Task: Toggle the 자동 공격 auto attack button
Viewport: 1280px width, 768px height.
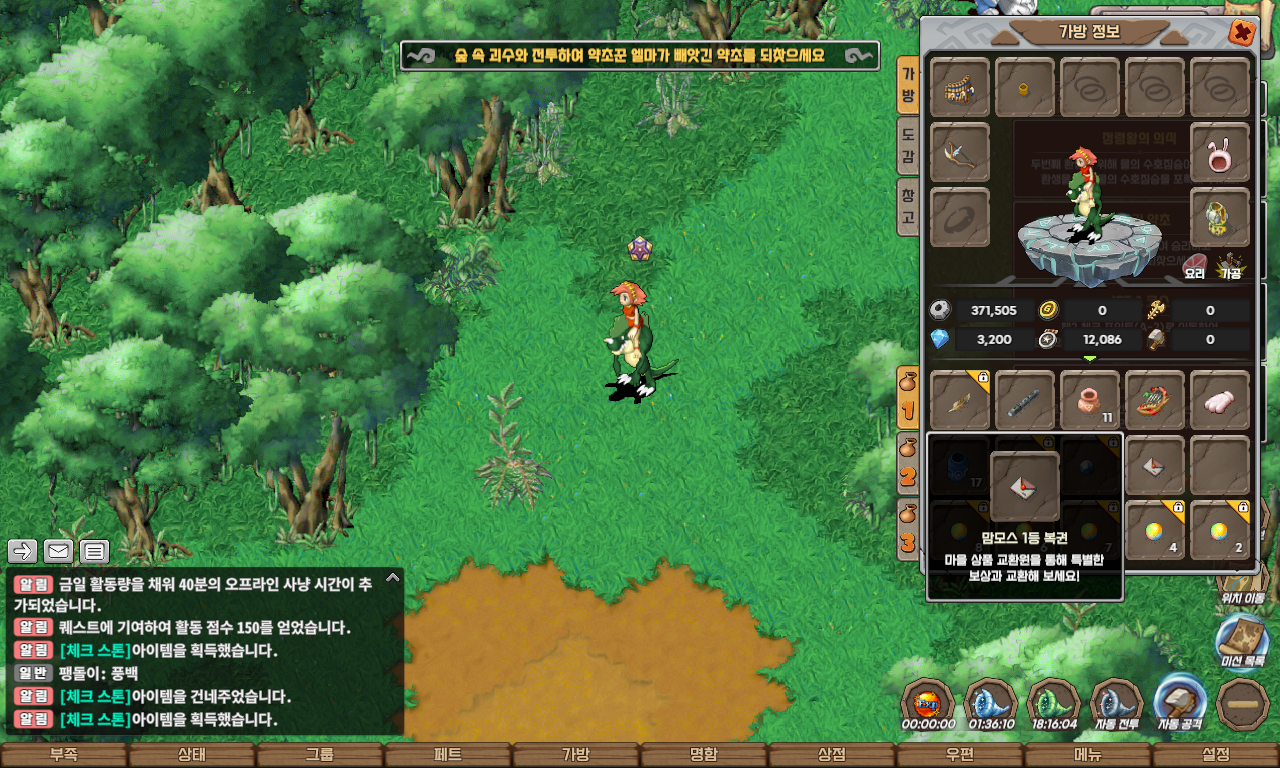Action: click(x=1180, y=705)
